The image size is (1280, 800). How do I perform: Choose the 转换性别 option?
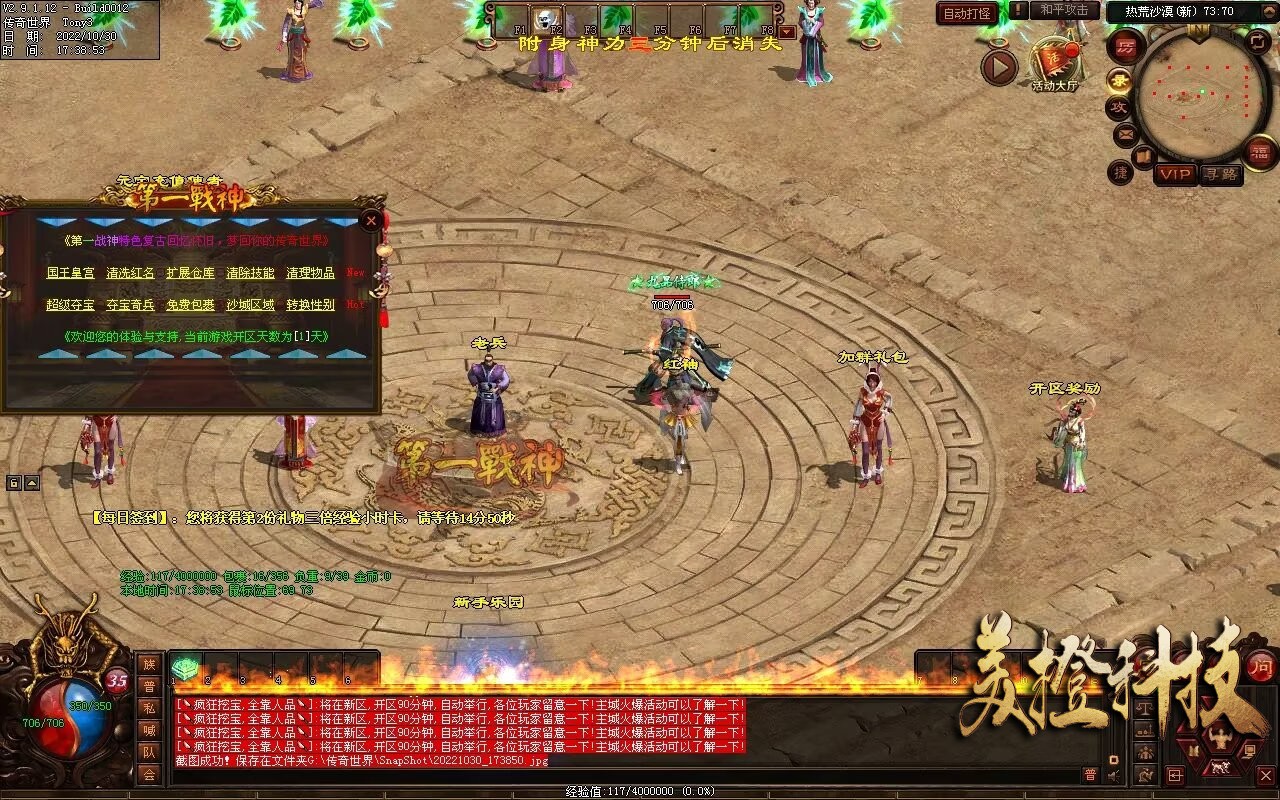[x=310, y=305]
